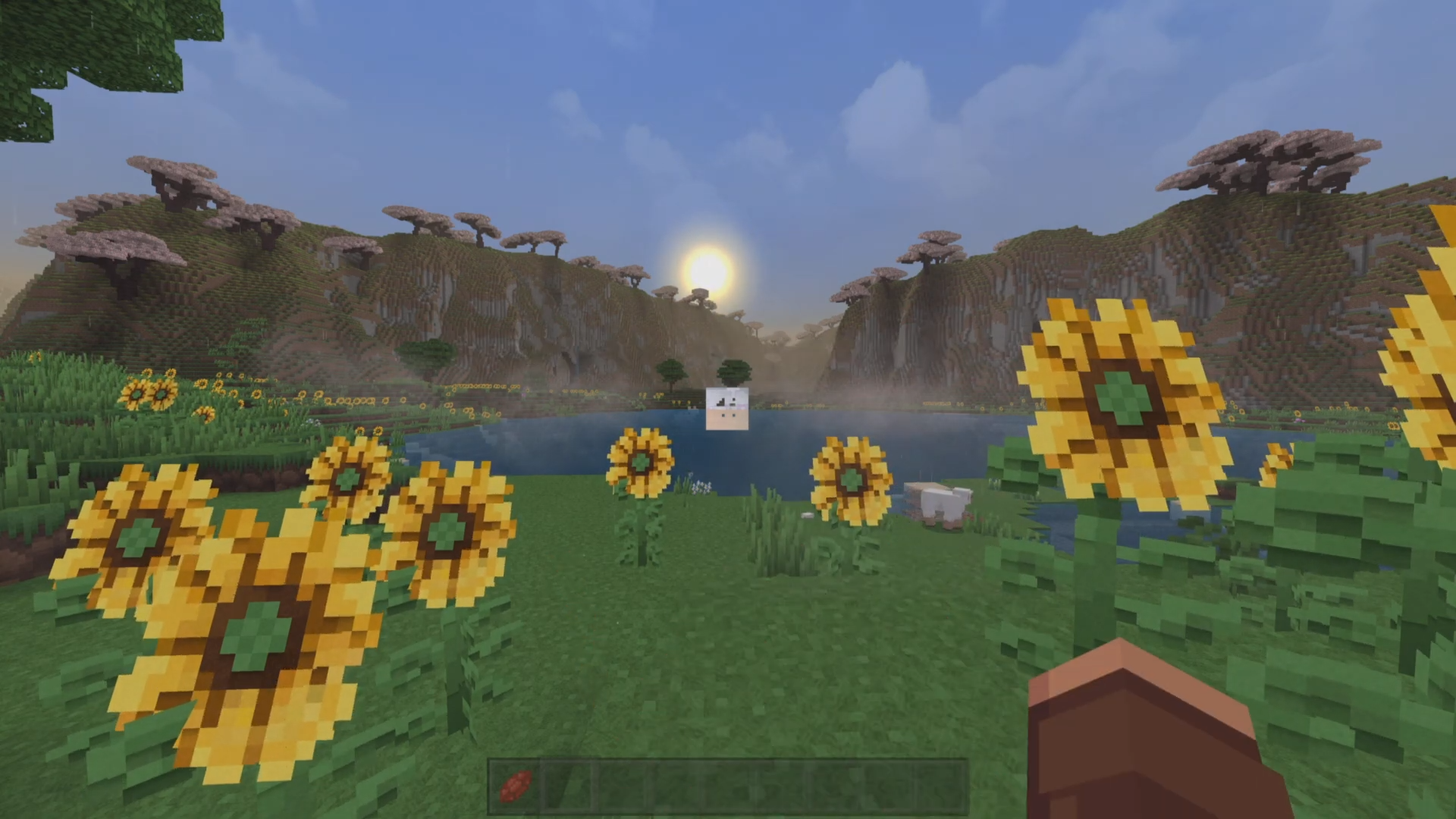The height and width of the screenshot is (819, 1456).
Task: Select the red item hotbar slot
Action: 516,786
